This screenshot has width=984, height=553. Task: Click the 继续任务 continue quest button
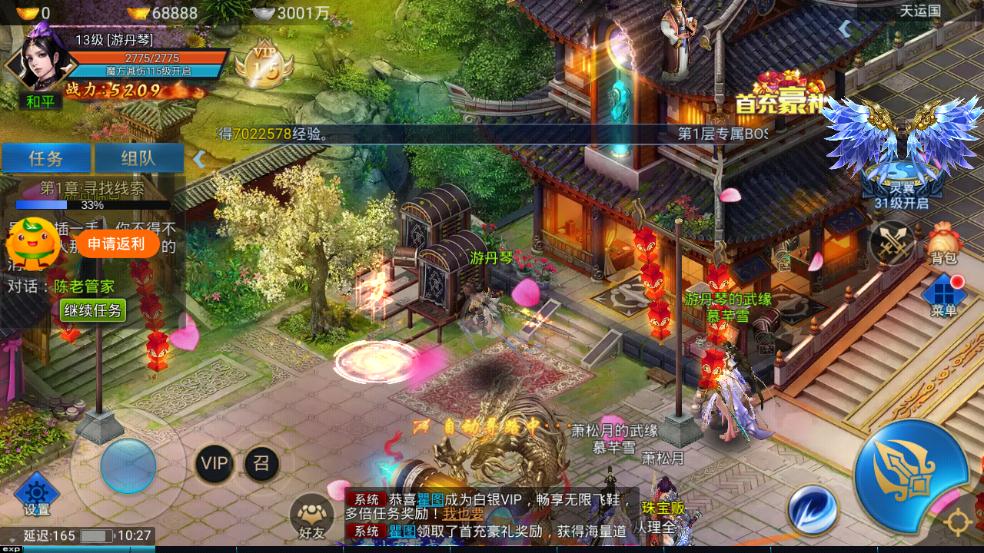[94, 310]
